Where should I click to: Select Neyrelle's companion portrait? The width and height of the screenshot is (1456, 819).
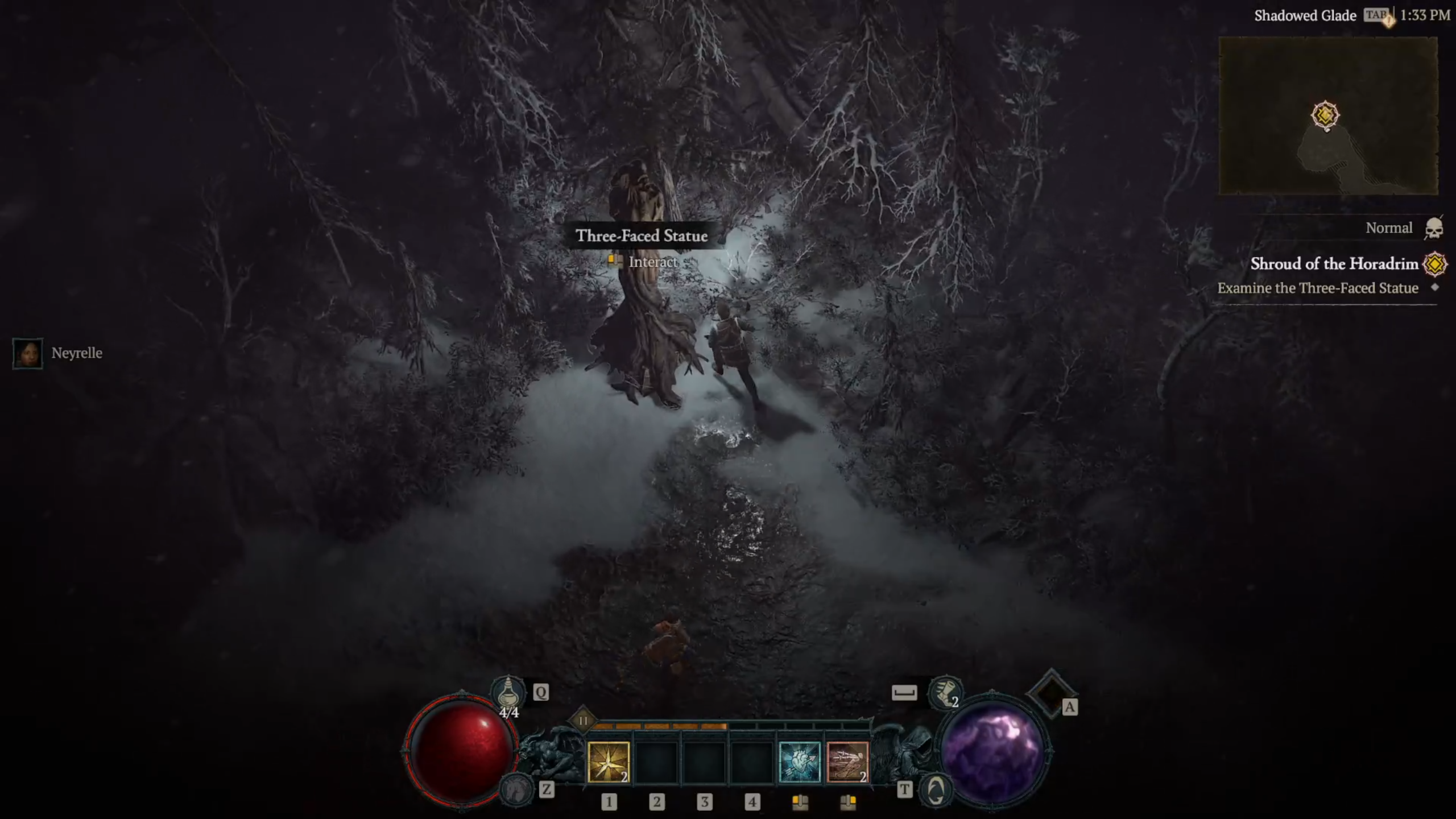[x=27, y=353]
